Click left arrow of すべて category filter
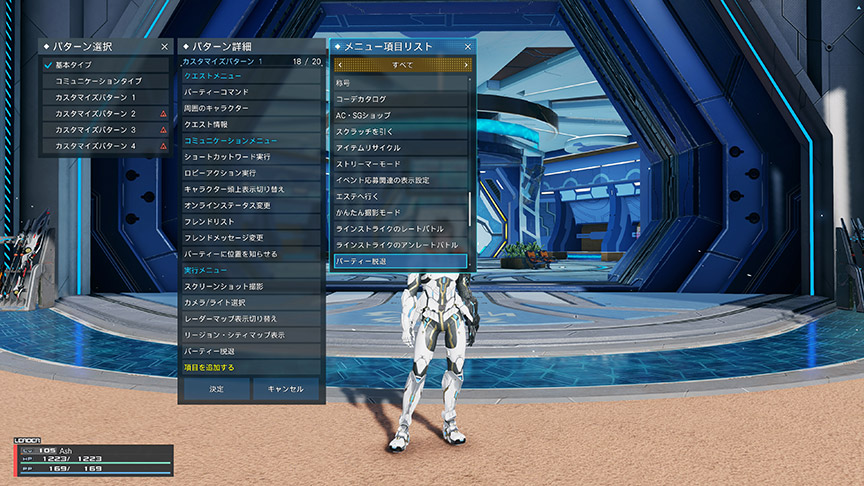 click(x=339, y=65)
